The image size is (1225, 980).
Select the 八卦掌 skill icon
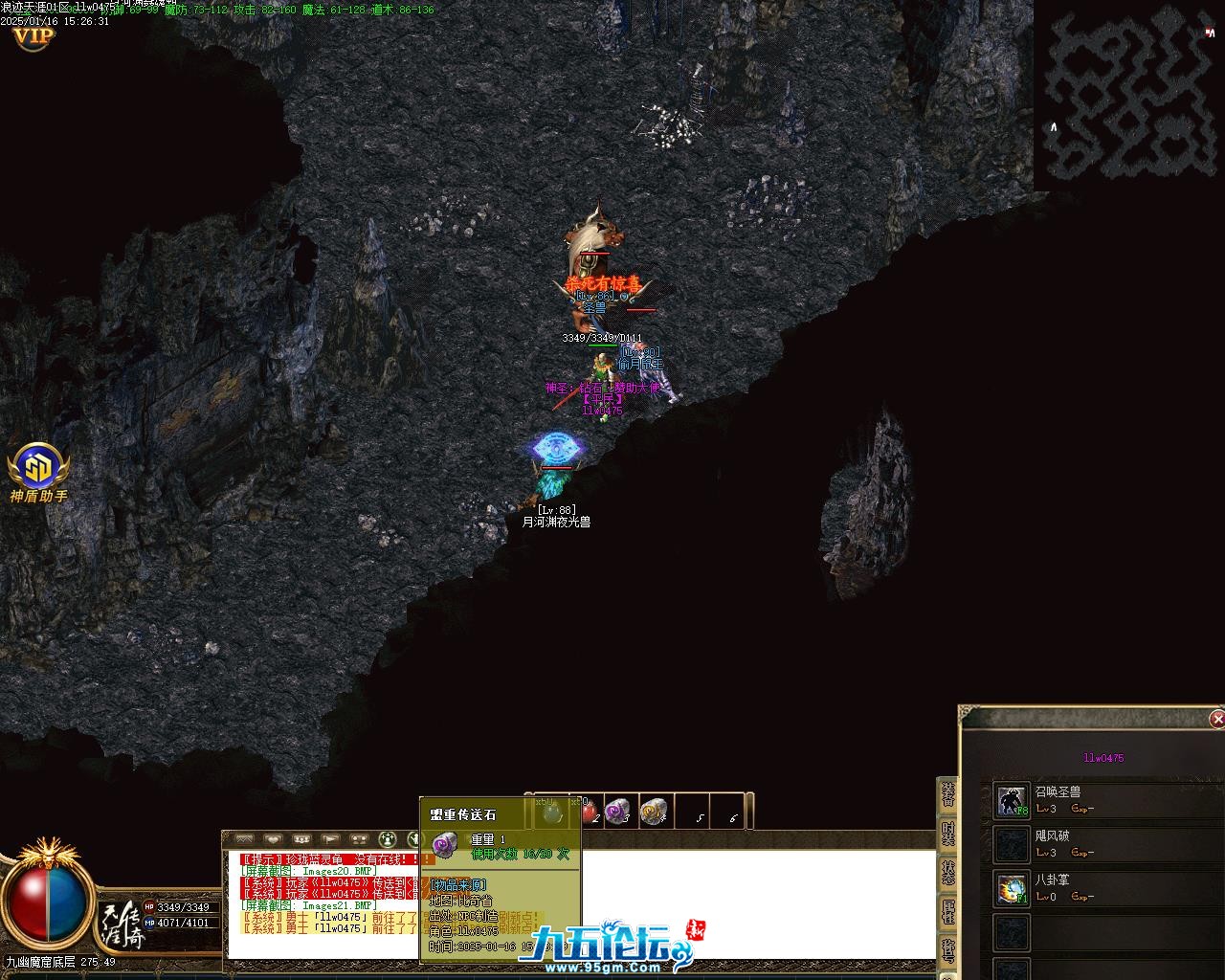(x=1012, y=888)
